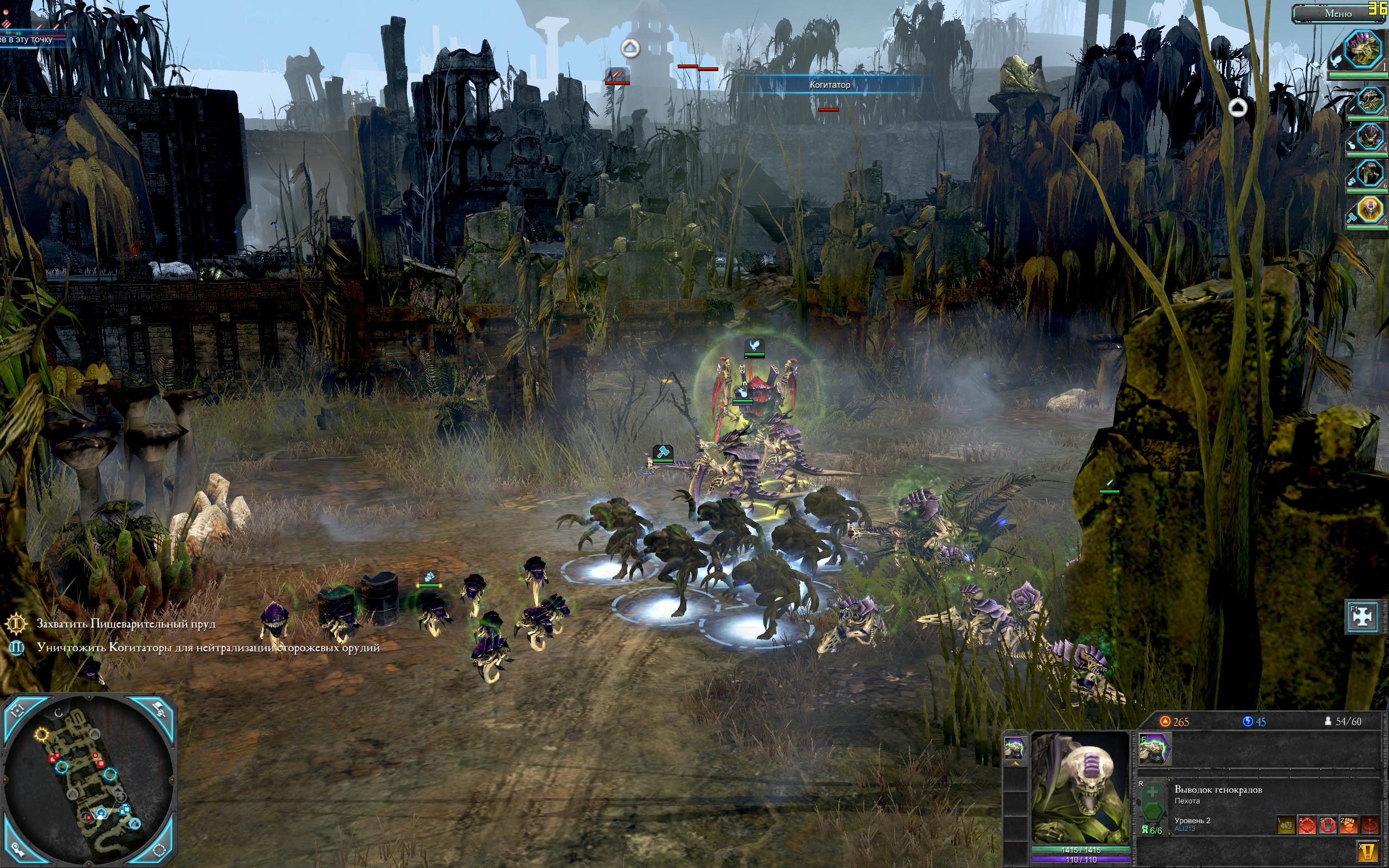The height and width of the screenshot is (868, 1389).
Task: Click the minimap's flag button
Action: click(x=160, y=711)
